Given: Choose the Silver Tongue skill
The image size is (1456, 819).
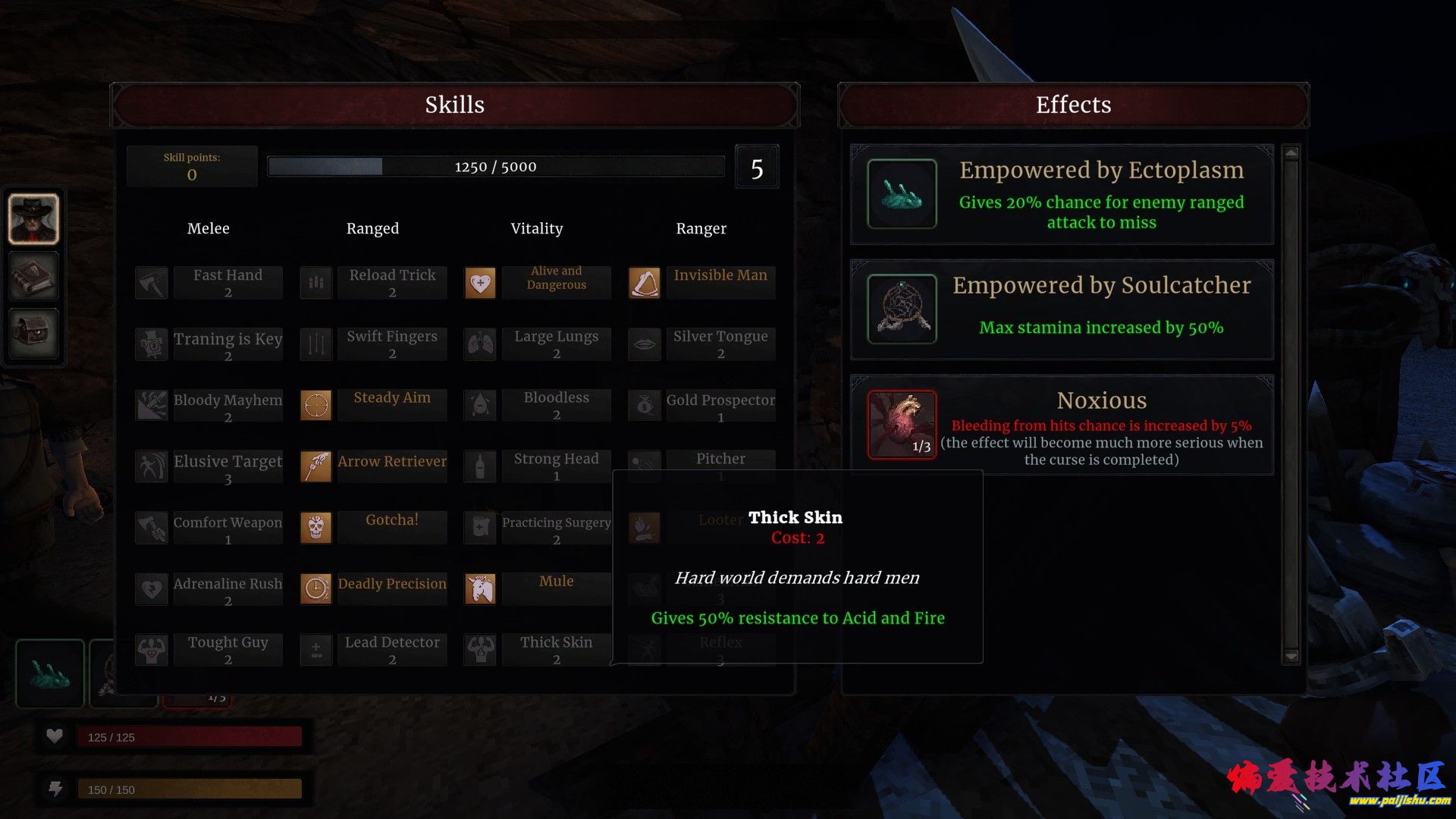Looking at the screenshot, I should tap(720, 344).
